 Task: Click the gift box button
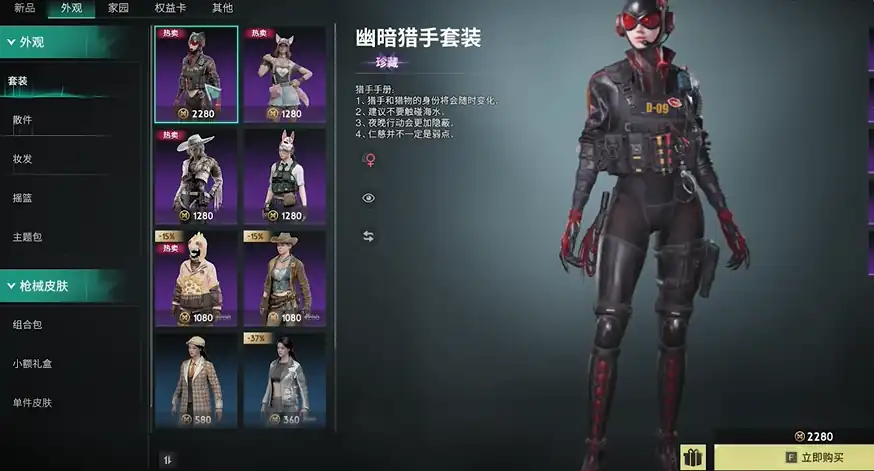[x=693, y=458]
